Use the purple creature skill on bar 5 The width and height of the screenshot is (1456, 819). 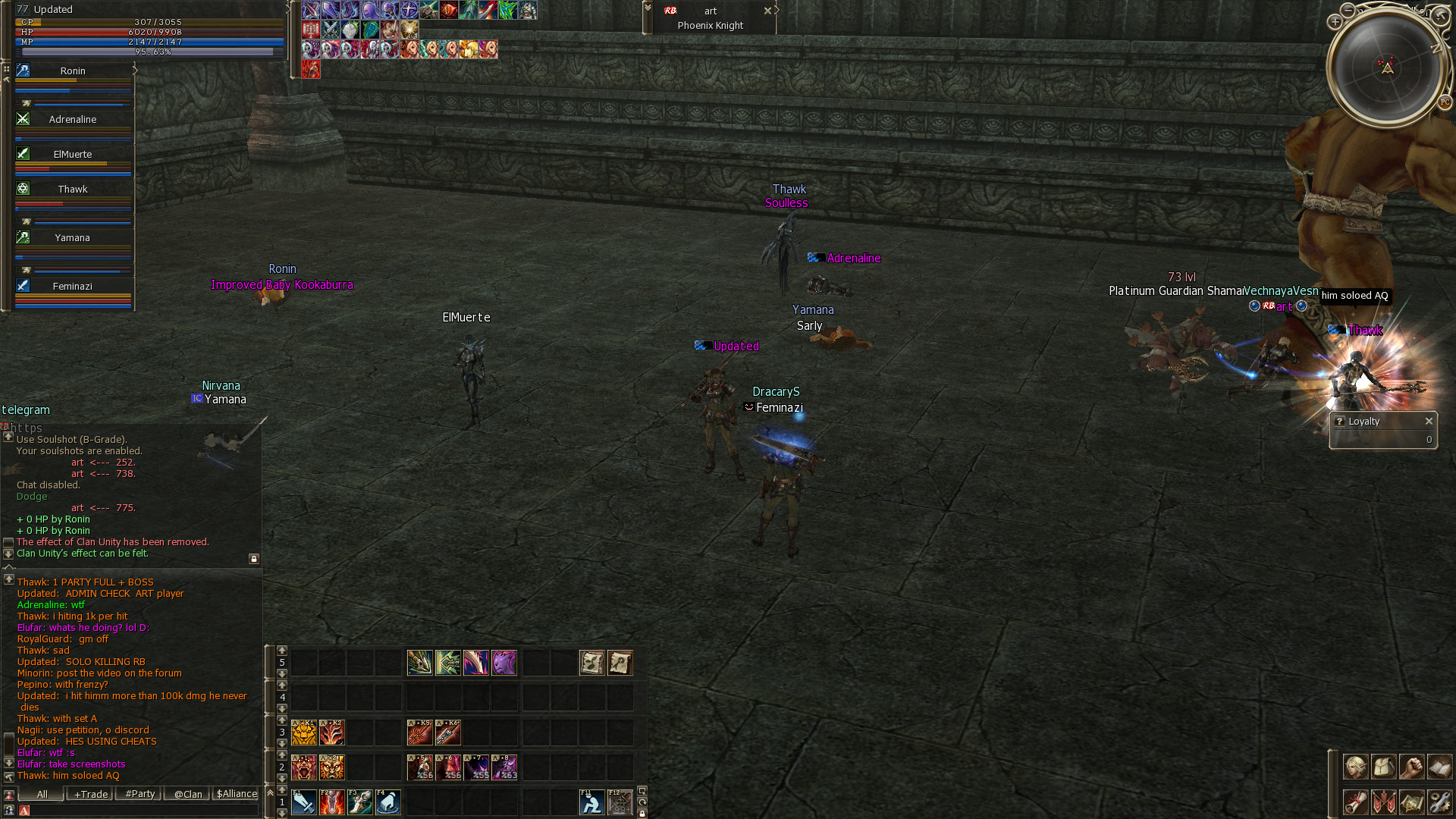coord(504,663)
